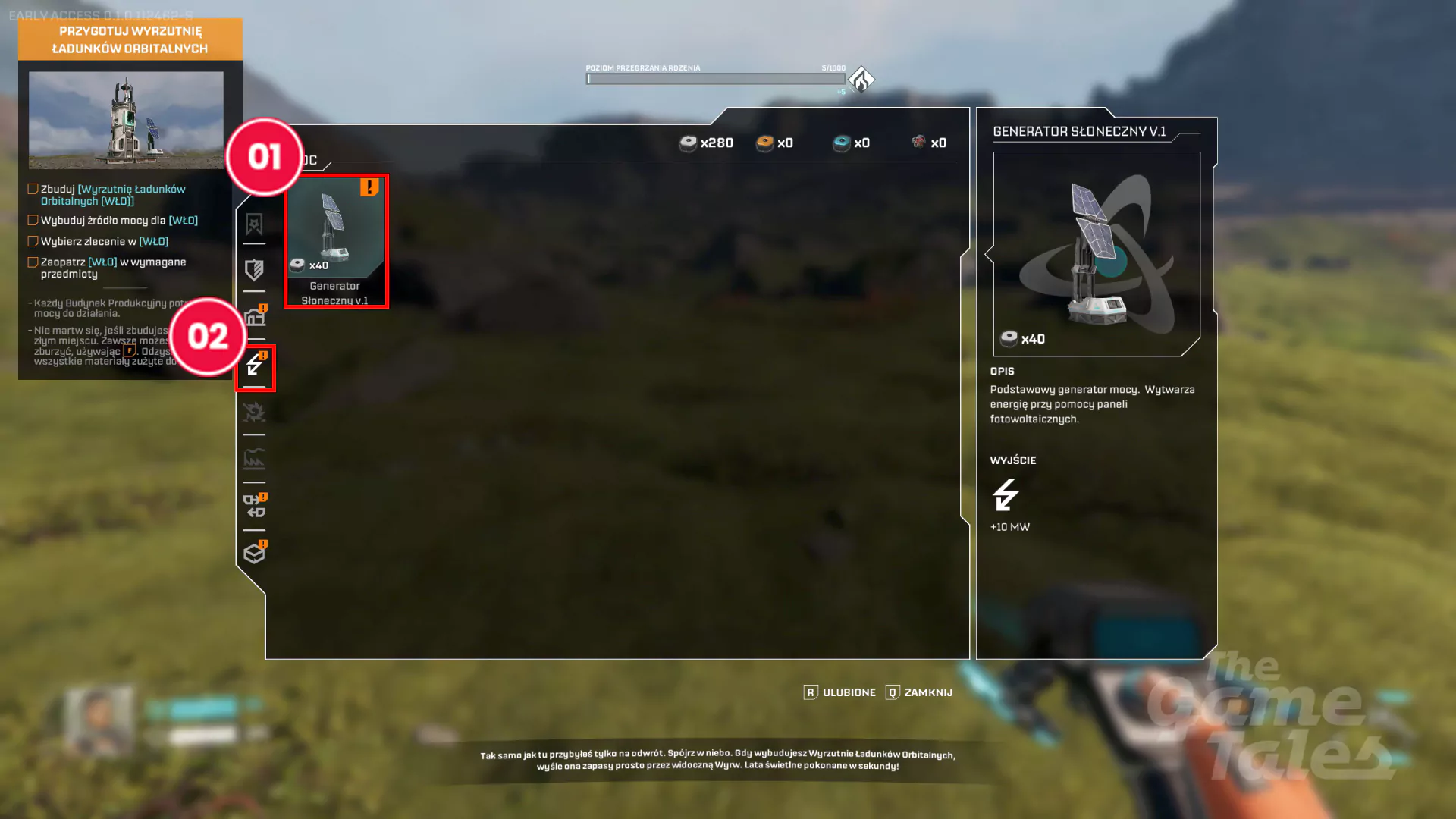1456x819 pixels.
Task: Click the Ulubione favorites button
Action: (x=840, y=692)
